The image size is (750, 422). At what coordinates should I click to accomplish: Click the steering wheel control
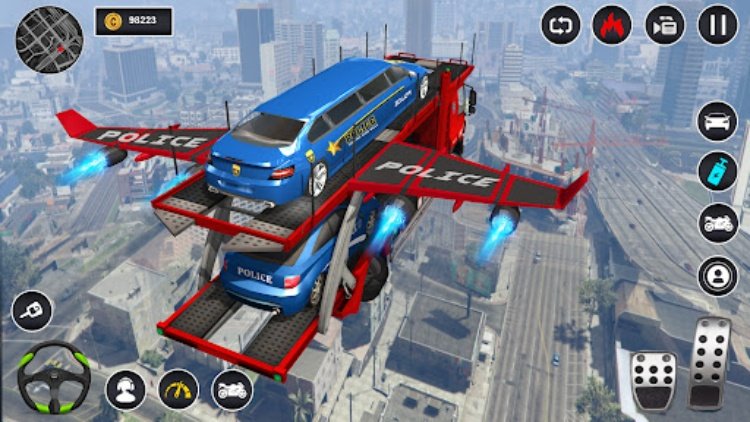point(54,377)
